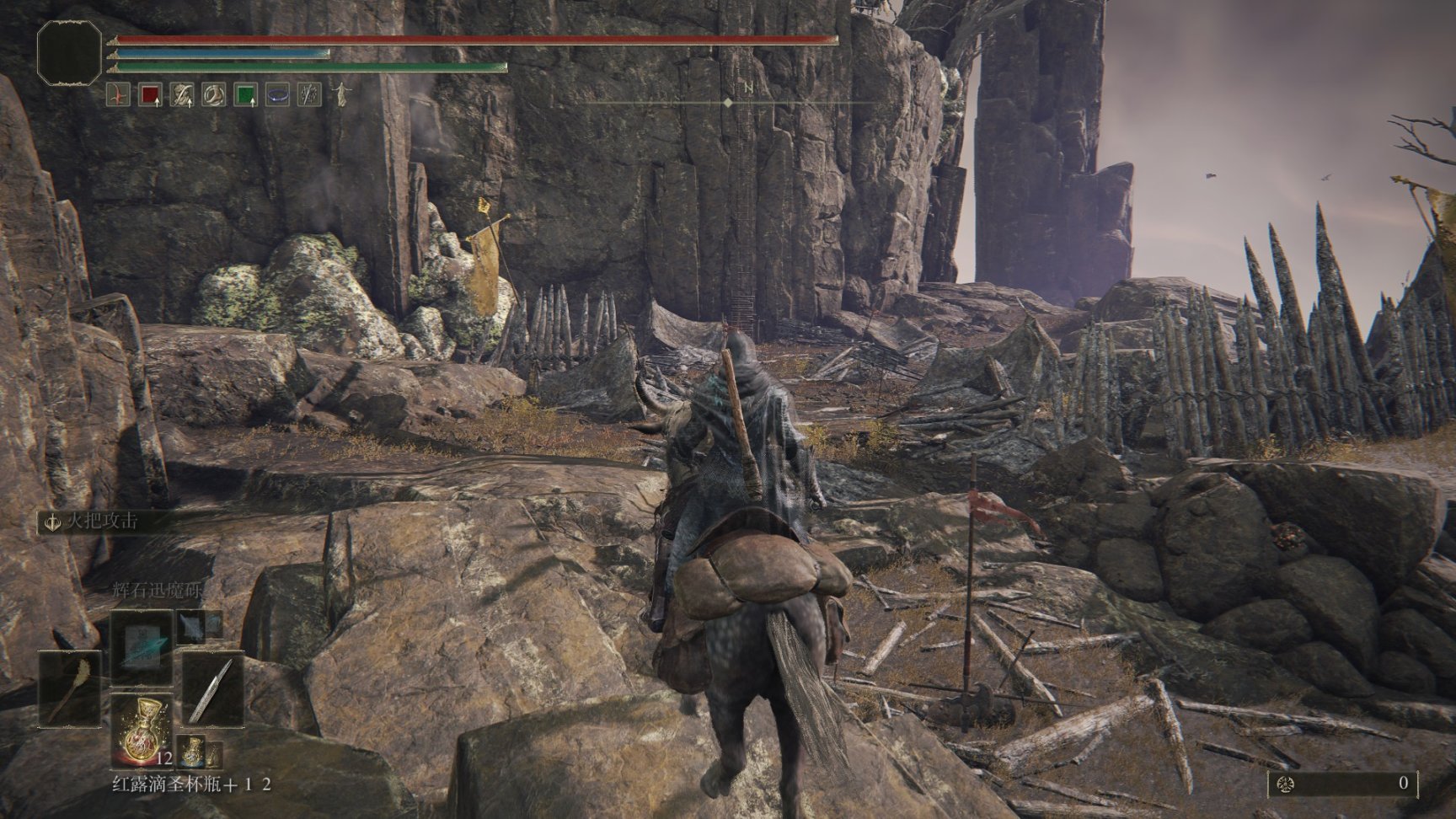
Task: Select the Glintstone Pebble spell slot
Action: (x=142, y=646)
